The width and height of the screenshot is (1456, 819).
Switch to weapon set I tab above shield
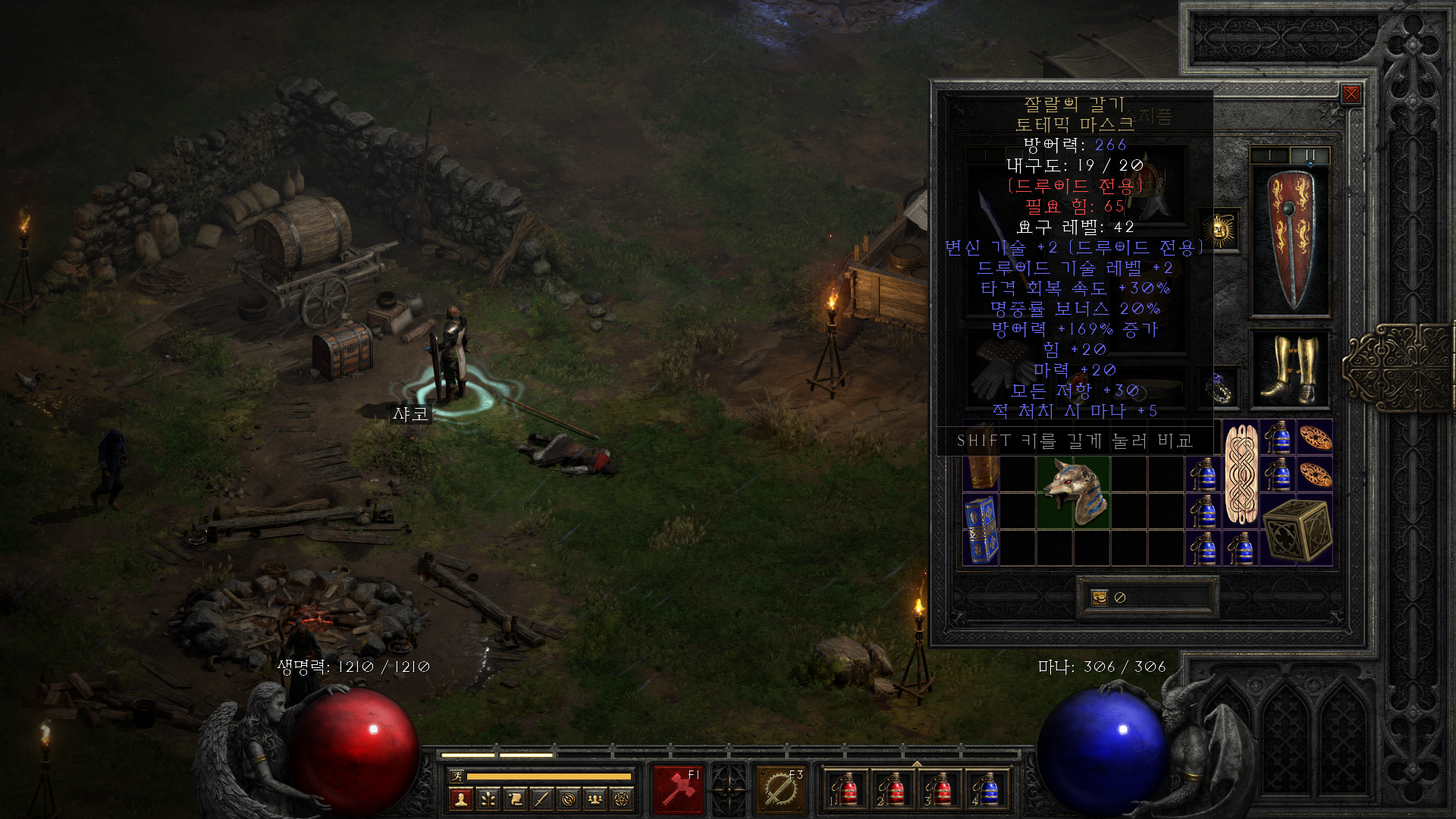pyautogui.click(x=1269, y=155)
